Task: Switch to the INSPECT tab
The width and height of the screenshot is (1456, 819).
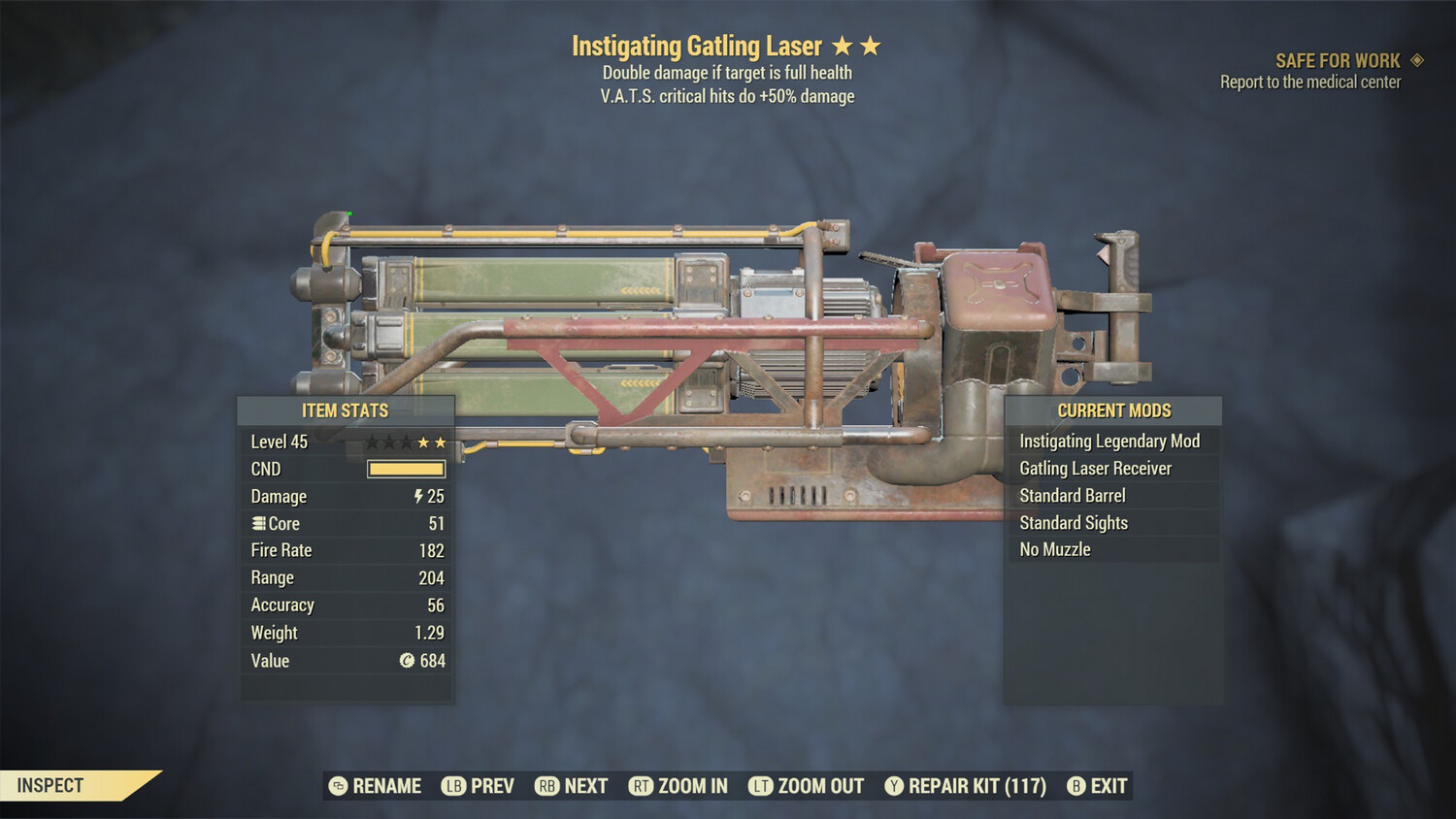Action: click(x=50, y=786)
